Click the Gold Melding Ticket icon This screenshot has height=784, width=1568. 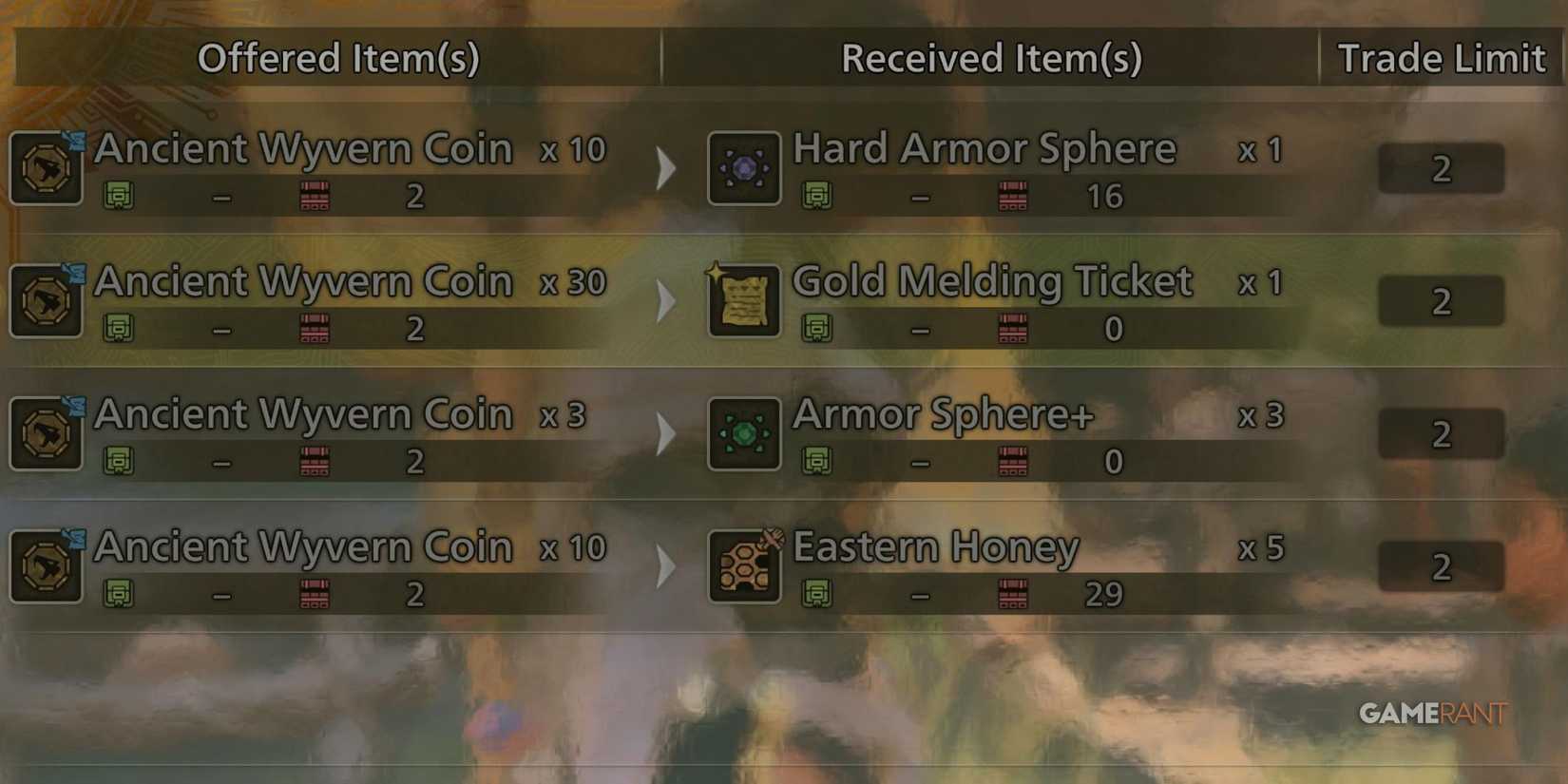tap(744, 300)
